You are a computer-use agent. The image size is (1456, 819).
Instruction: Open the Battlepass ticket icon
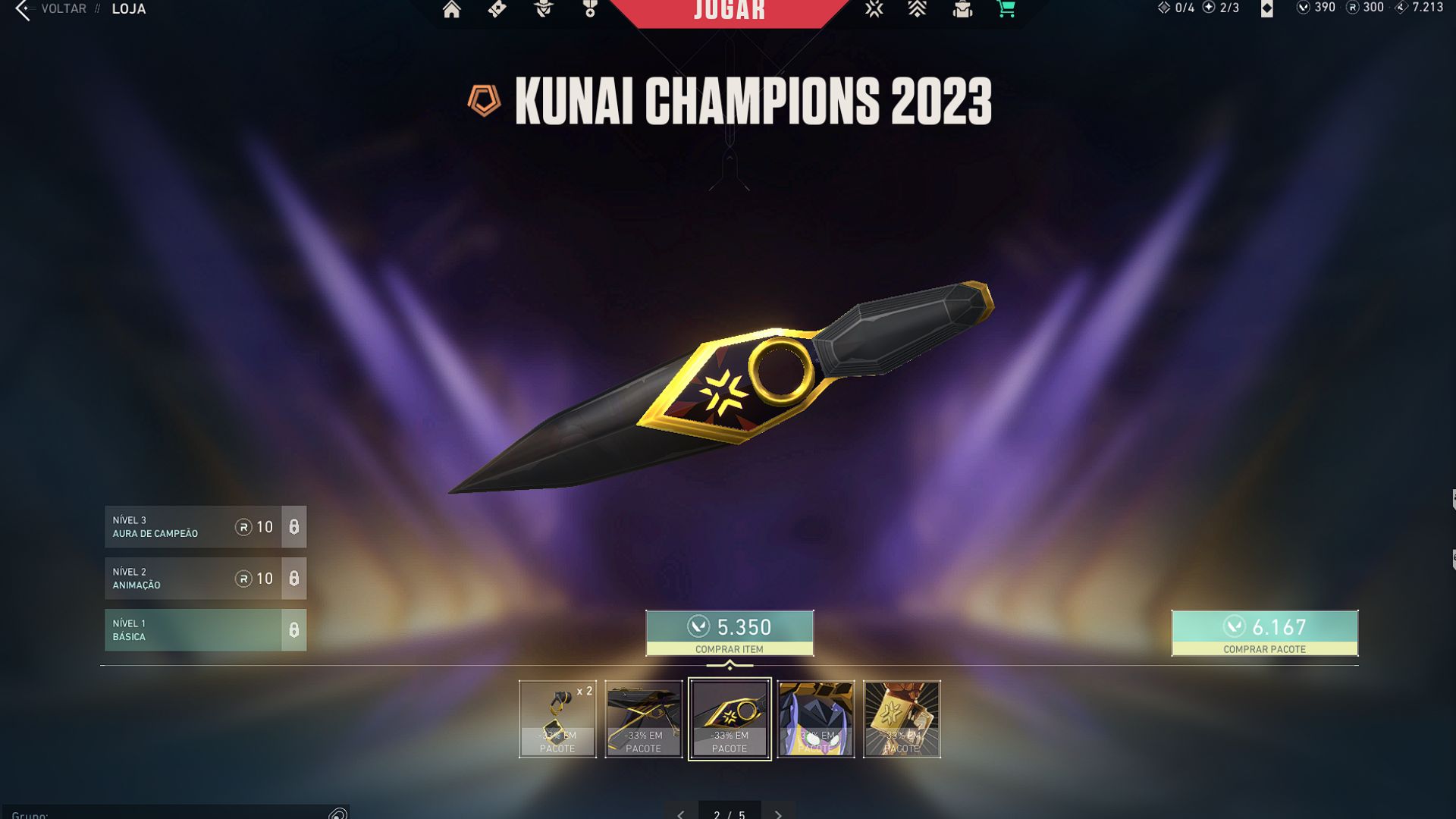coord(497,11)
